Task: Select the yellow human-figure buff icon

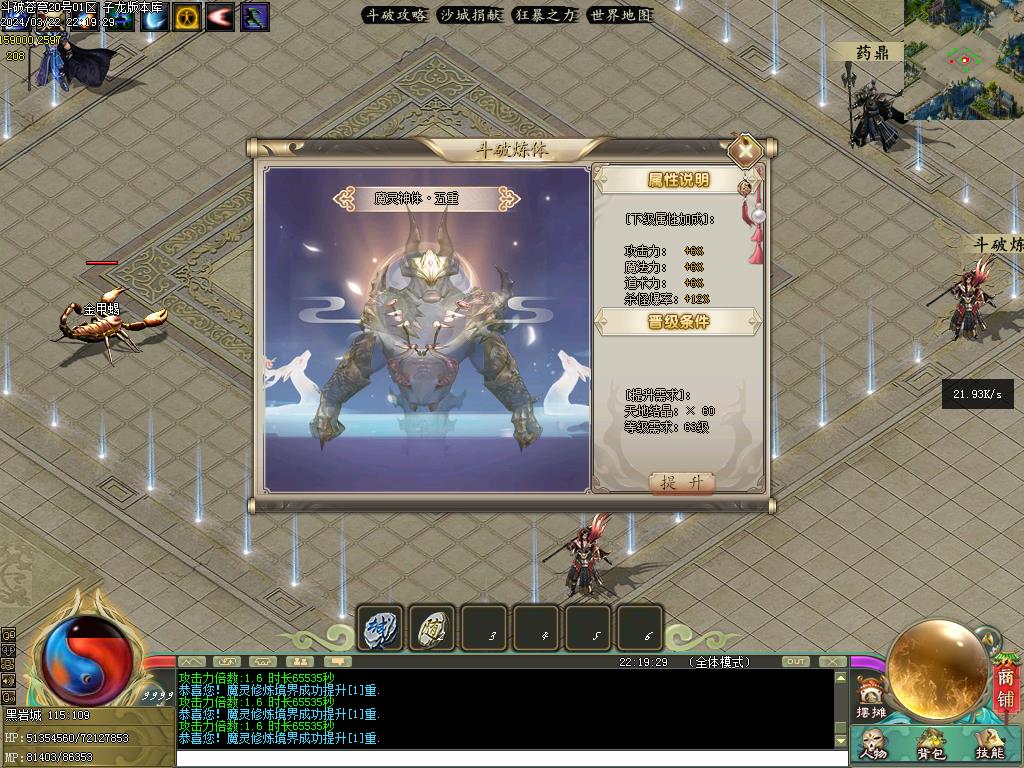Action: point(187,17)
